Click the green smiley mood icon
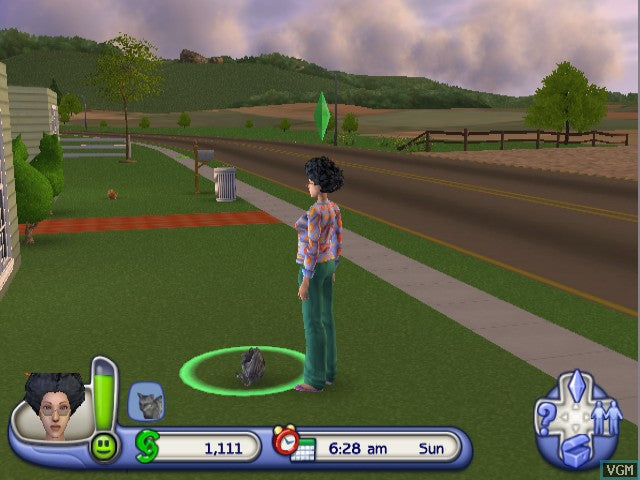This screenshot has width=640, height=480. (103, 446)
